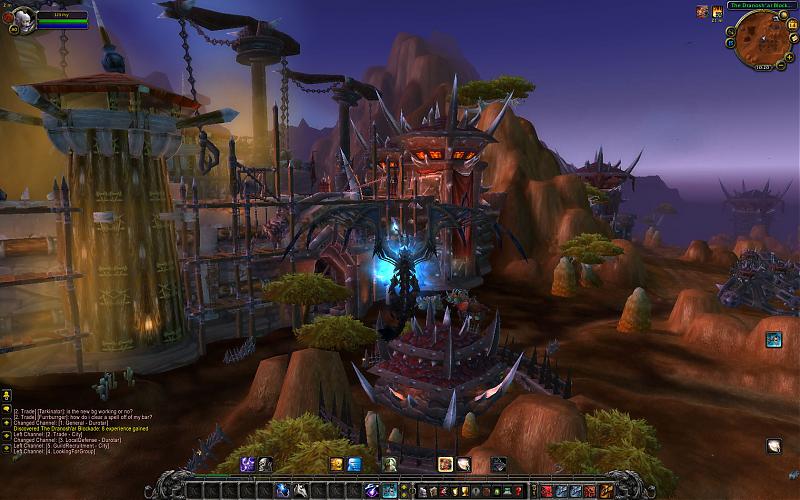Select the purple spell icon above action bar
Viewport: 800px width, 500px height.
coord(247,464)
